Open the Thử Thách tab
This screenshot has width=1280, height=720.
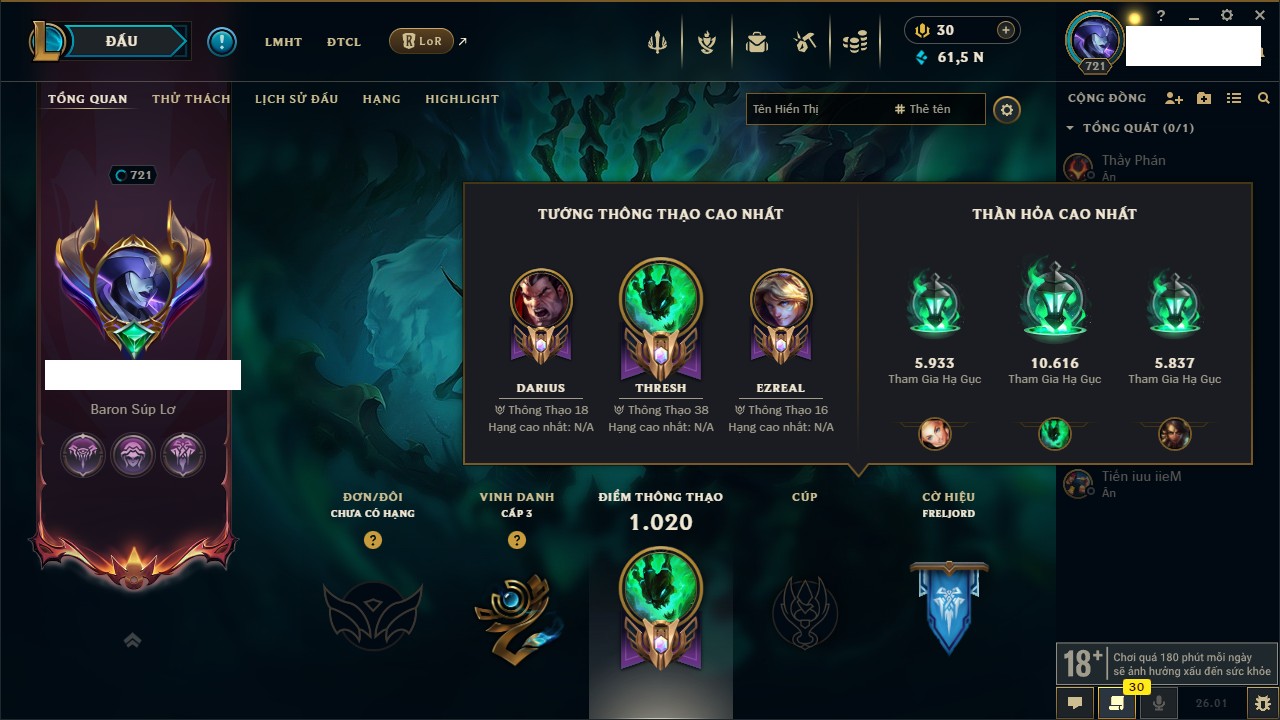tap(191, 99)
